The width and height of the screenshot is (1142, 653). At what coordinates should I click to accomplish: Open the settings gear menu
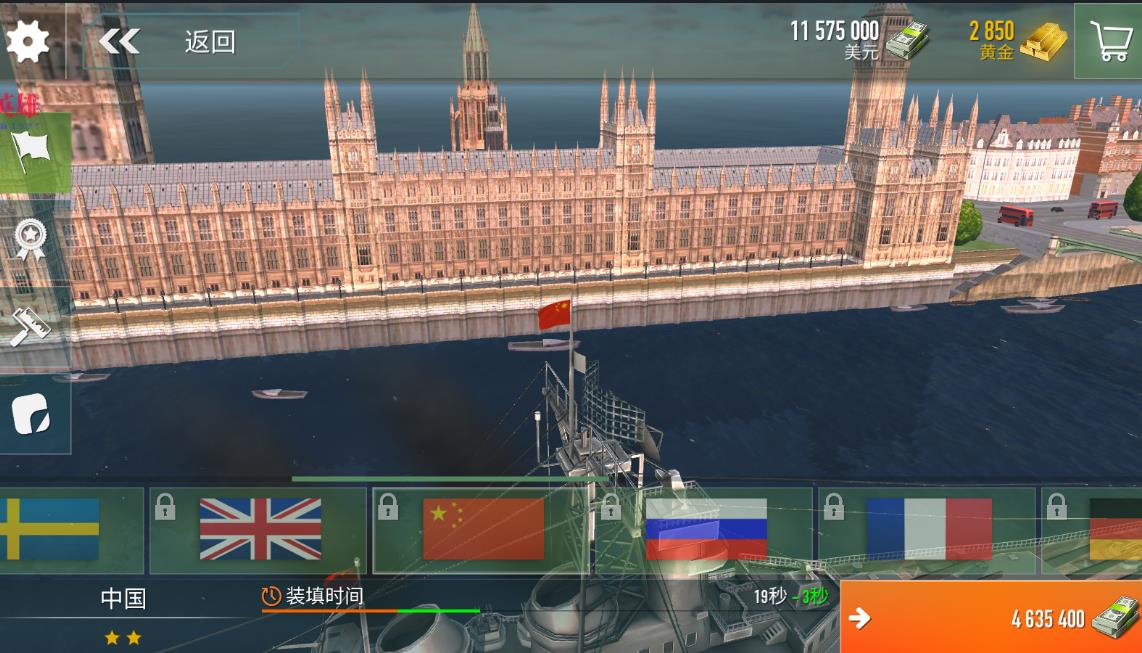tap(28, 41)
